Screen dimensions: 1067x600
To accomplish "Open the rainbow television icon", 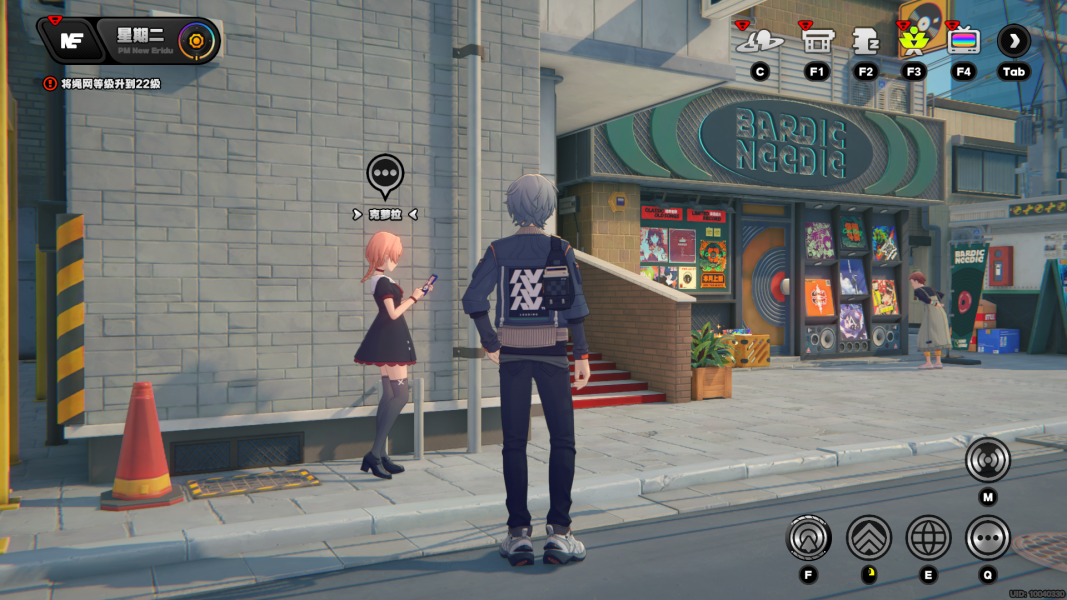I will coord(963,41).
